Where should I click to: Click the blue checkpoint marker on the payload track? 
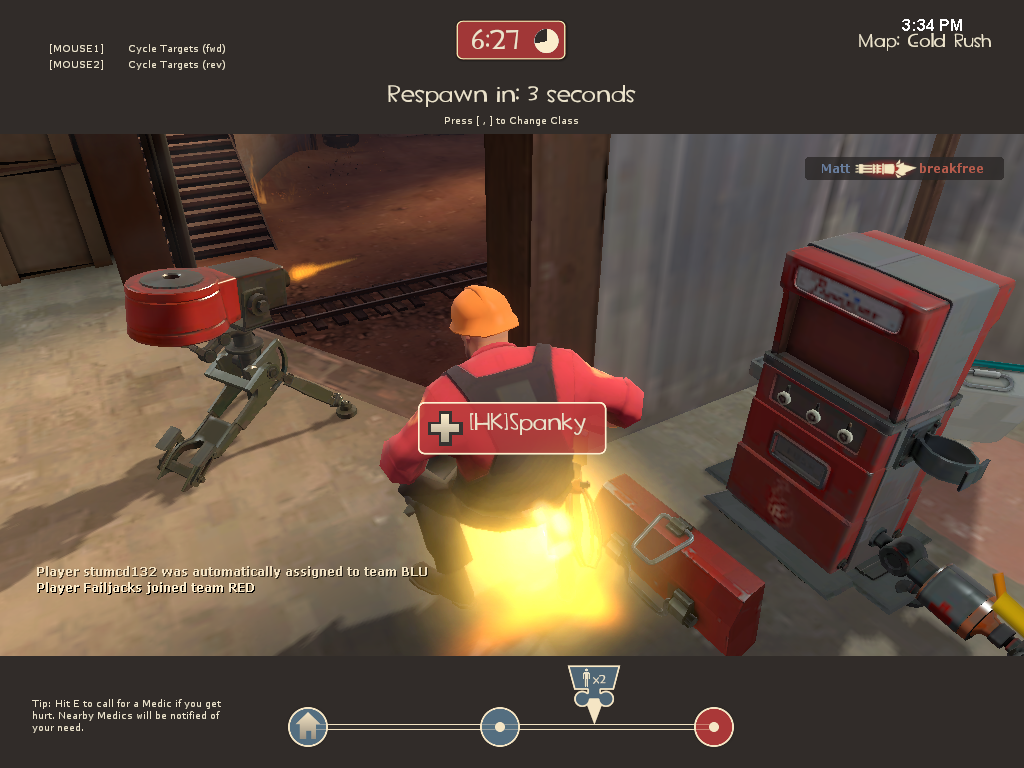(x=500, y=727)
